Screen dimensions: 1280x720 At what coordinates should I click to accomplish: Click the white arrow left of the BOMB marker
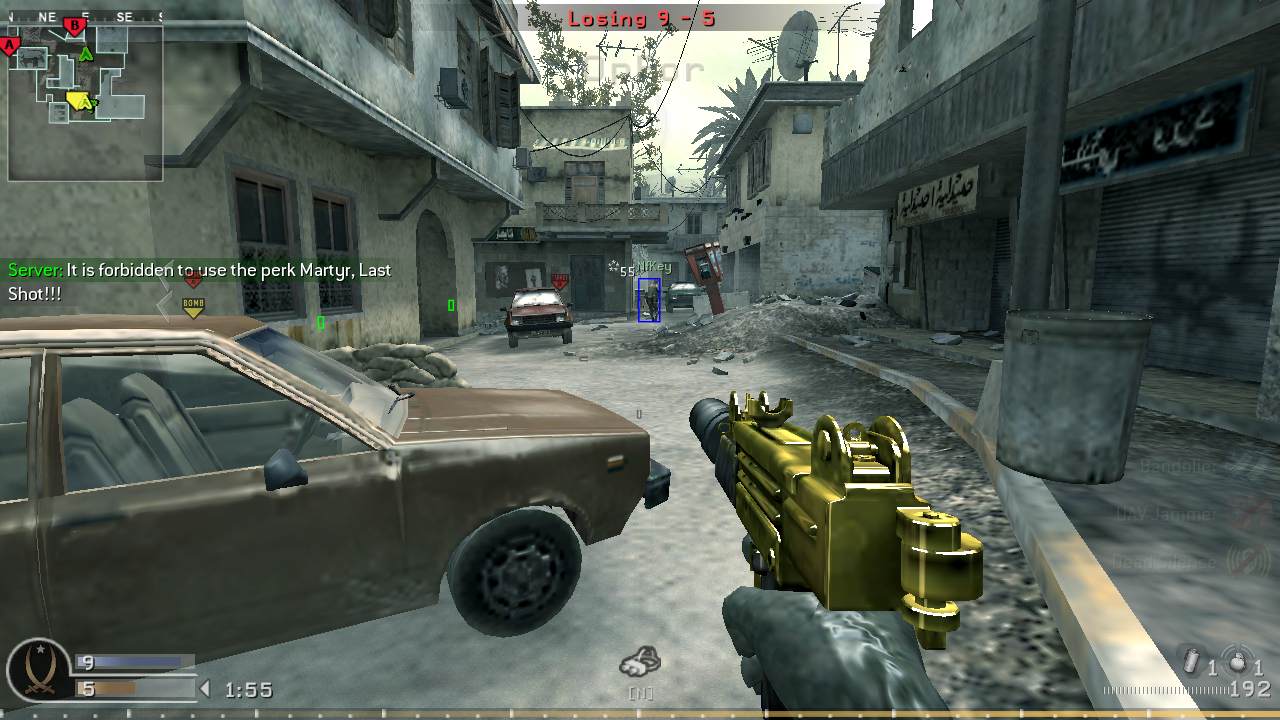[x=163, y=303]
